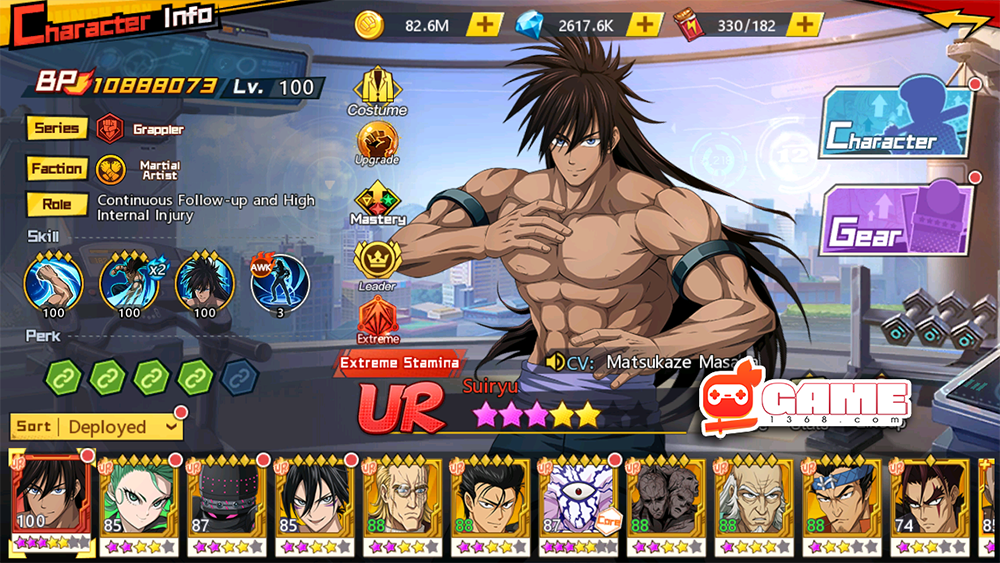Play the CV voice speaker icon
The height and width of the screenshot is (563, 1000).
[x=556, y=361]
